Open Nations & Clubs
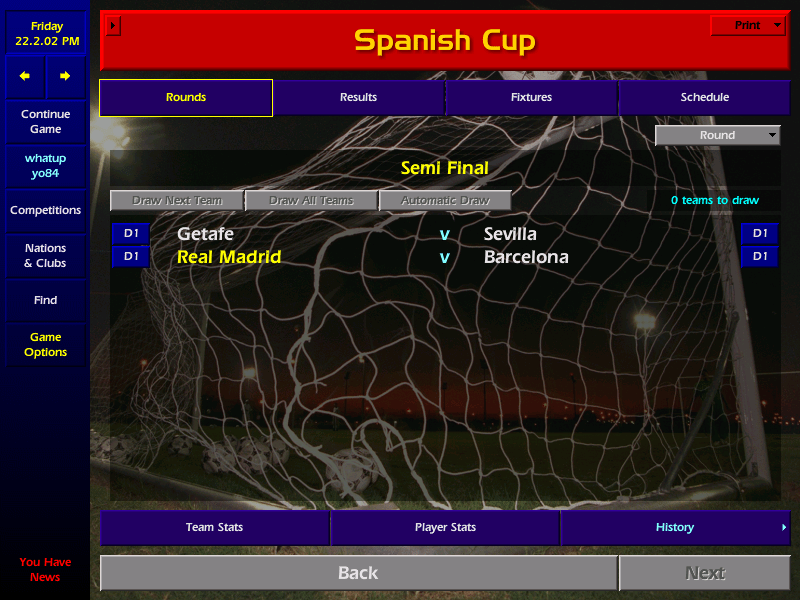This screenshot has height=600, width=800. point(45,255)
